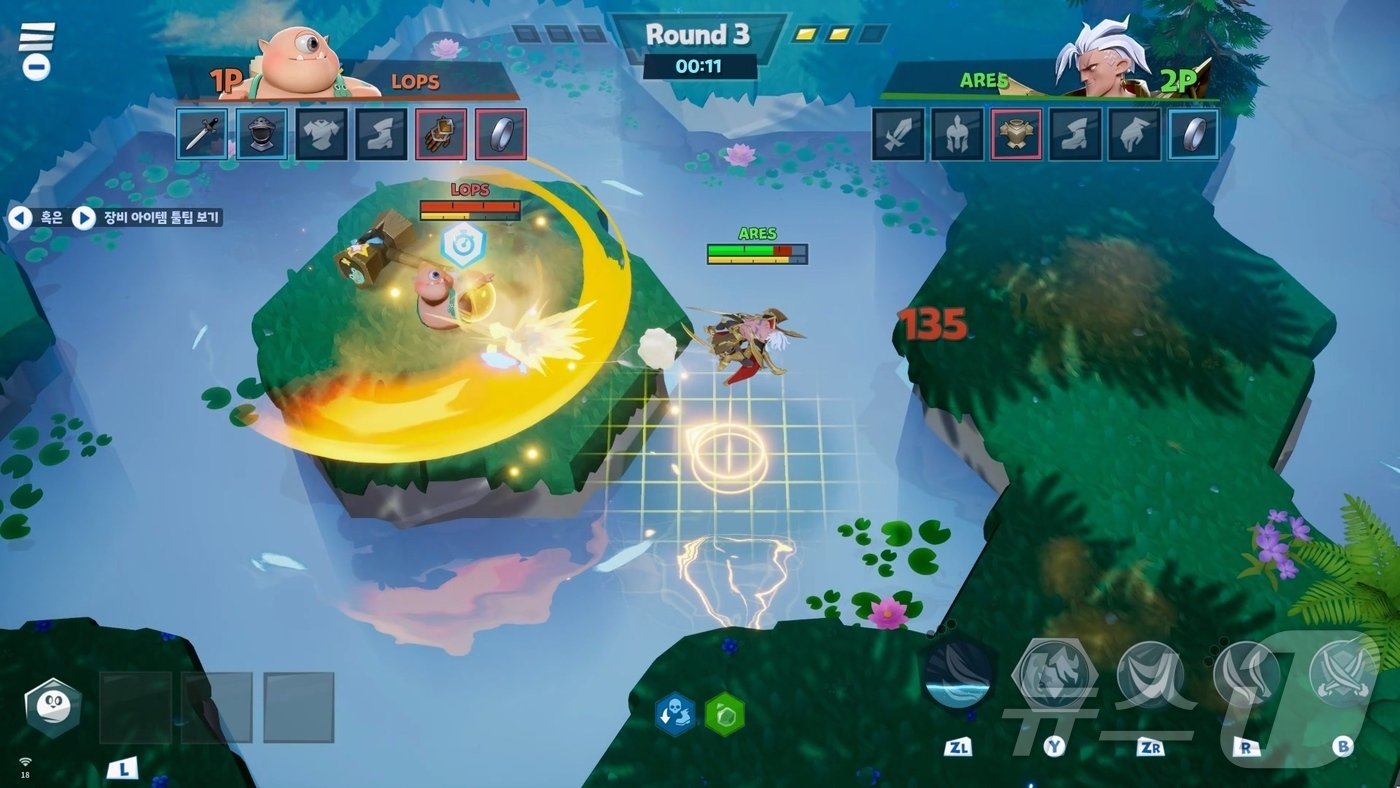This screenshot has height=788, width=1400.
Task: Activate the dark wing ability on cooldown
Action: click(x=959, y=672)
